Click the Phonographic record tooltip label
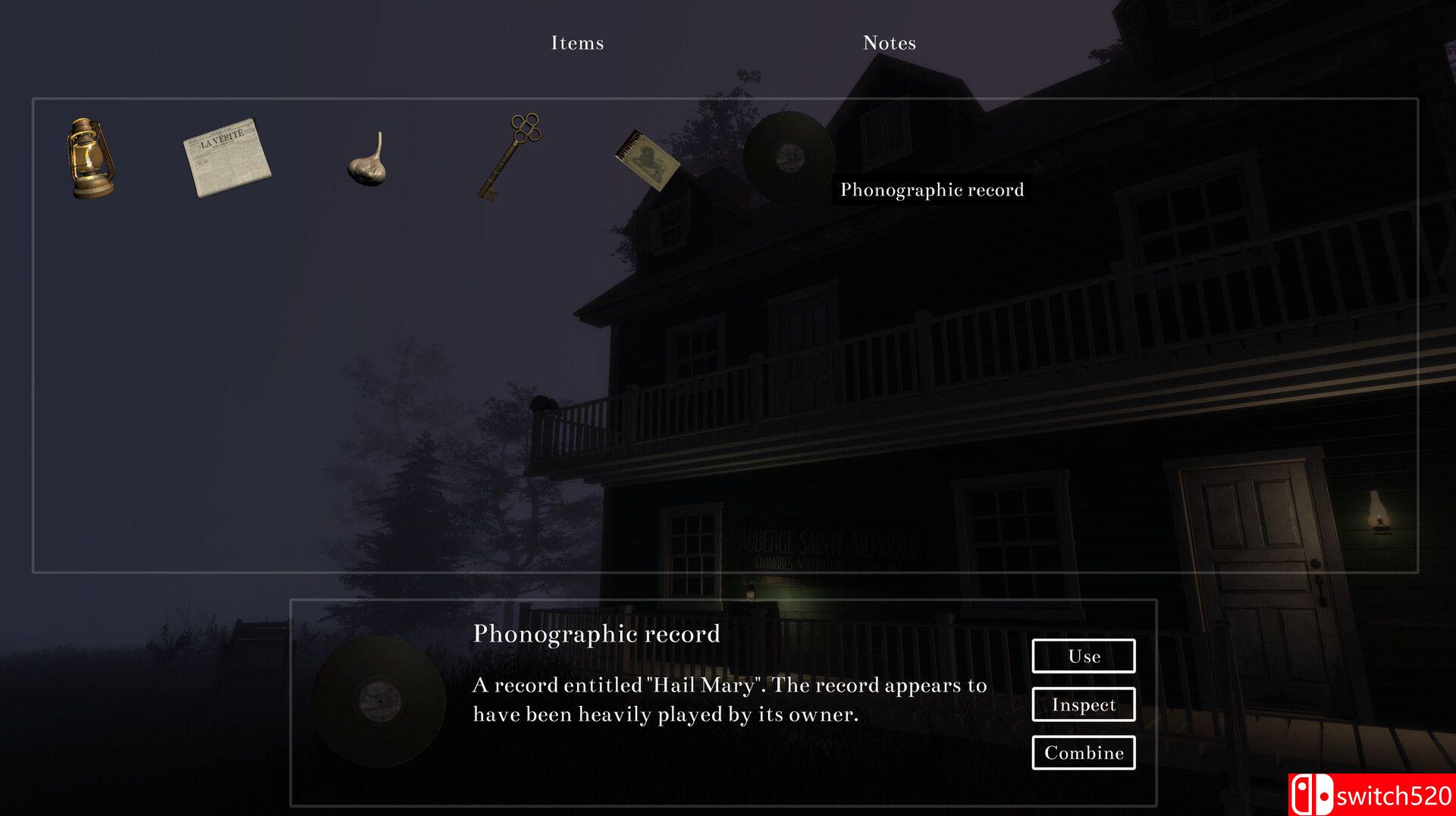Screen dimensions: 1456x816 931,190
